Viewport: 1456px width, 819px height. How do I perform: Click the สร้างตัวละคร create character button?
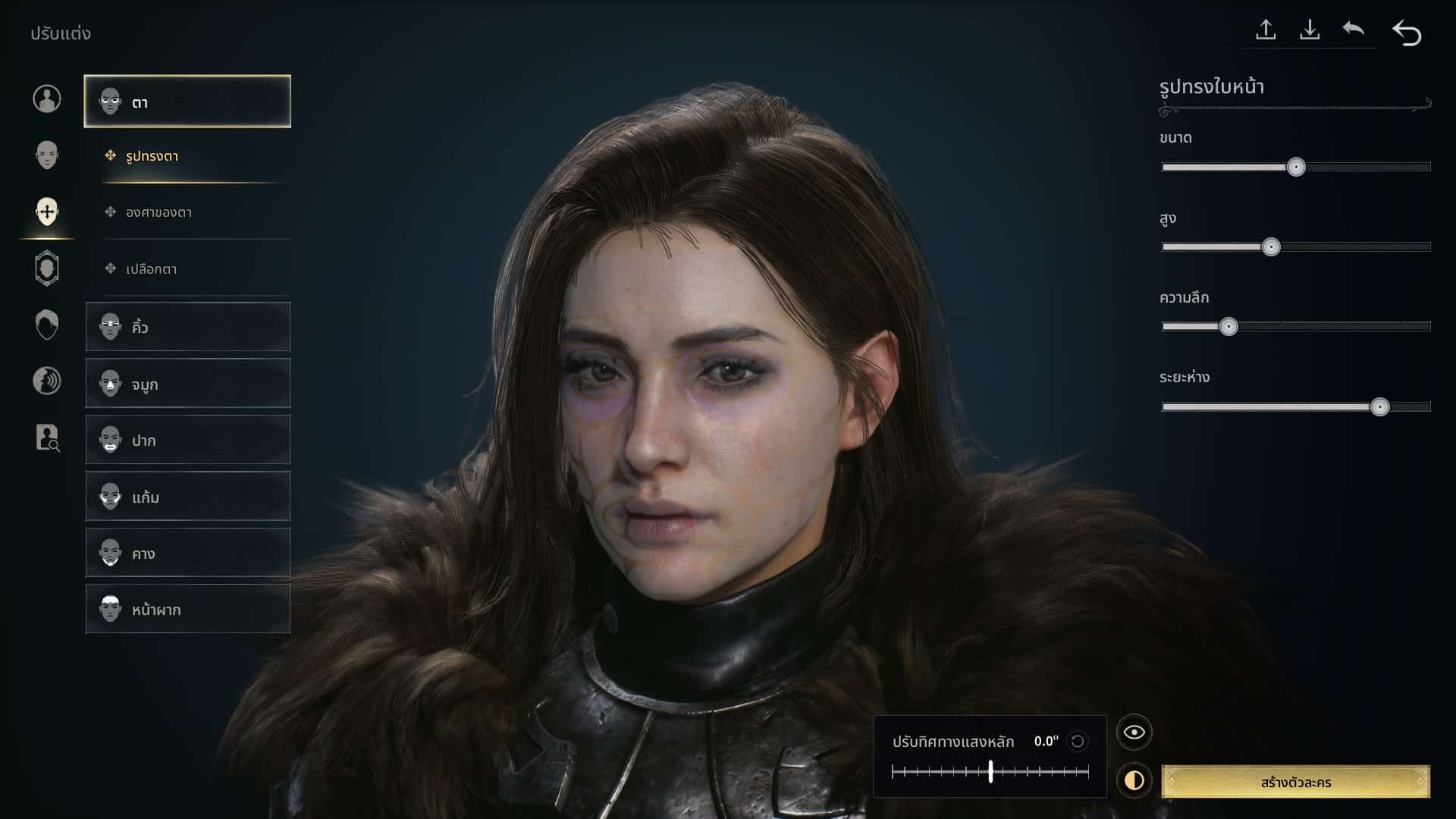(1295, 782)
